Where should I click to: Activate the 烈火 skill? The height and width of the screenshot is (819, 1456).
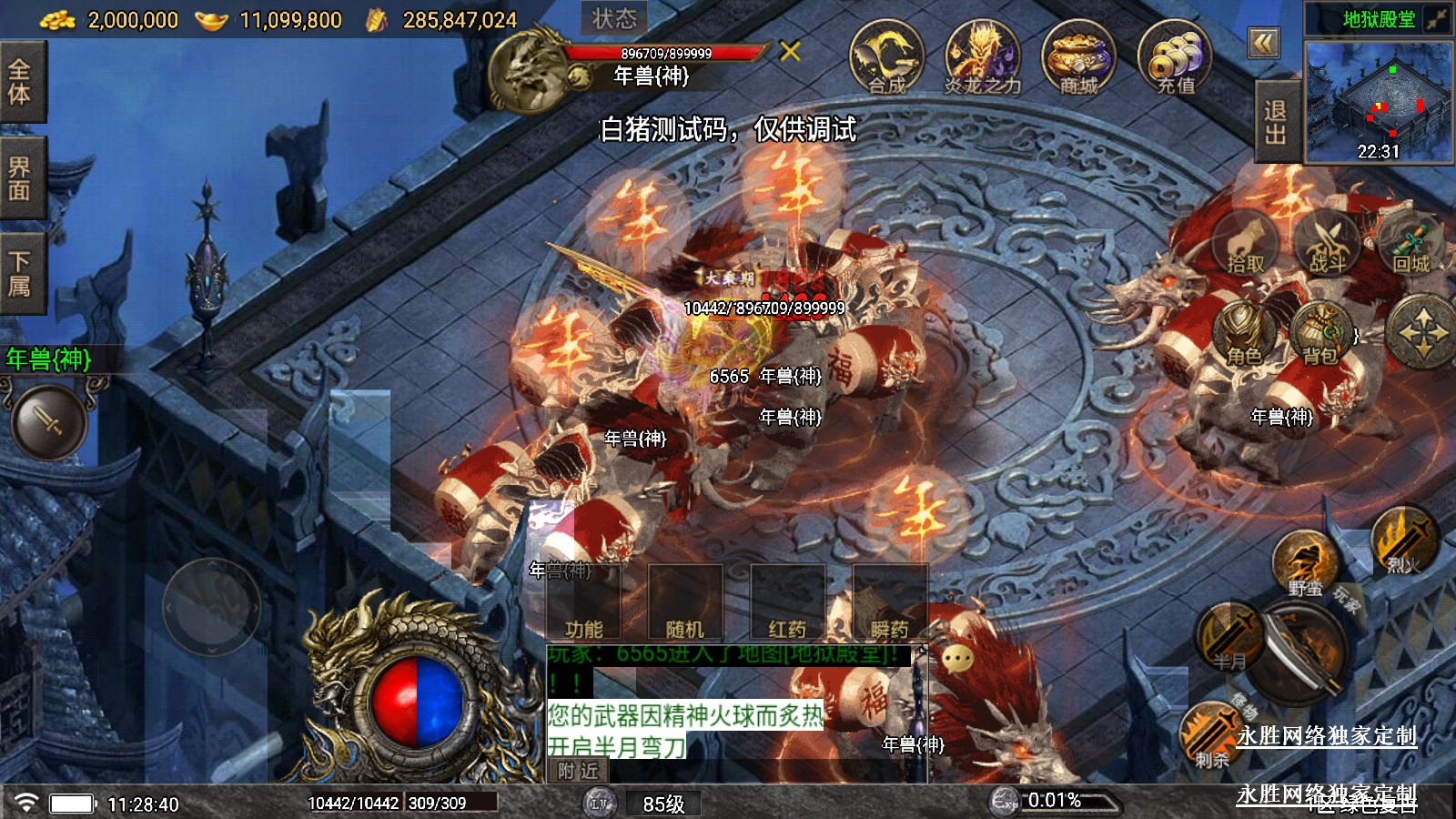pyautogui.click(x=1403, y=541)
